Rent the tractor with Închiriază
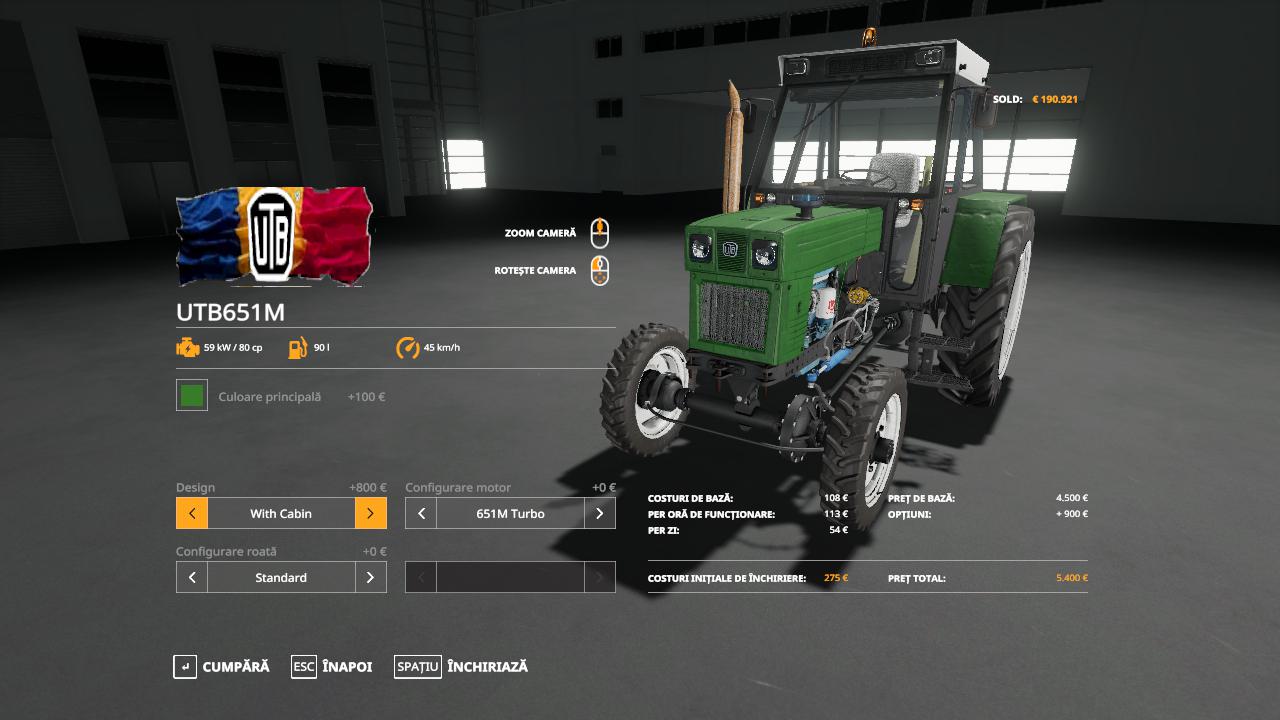The width and height of the screenshot is (1280, 720). pos(461,667)
